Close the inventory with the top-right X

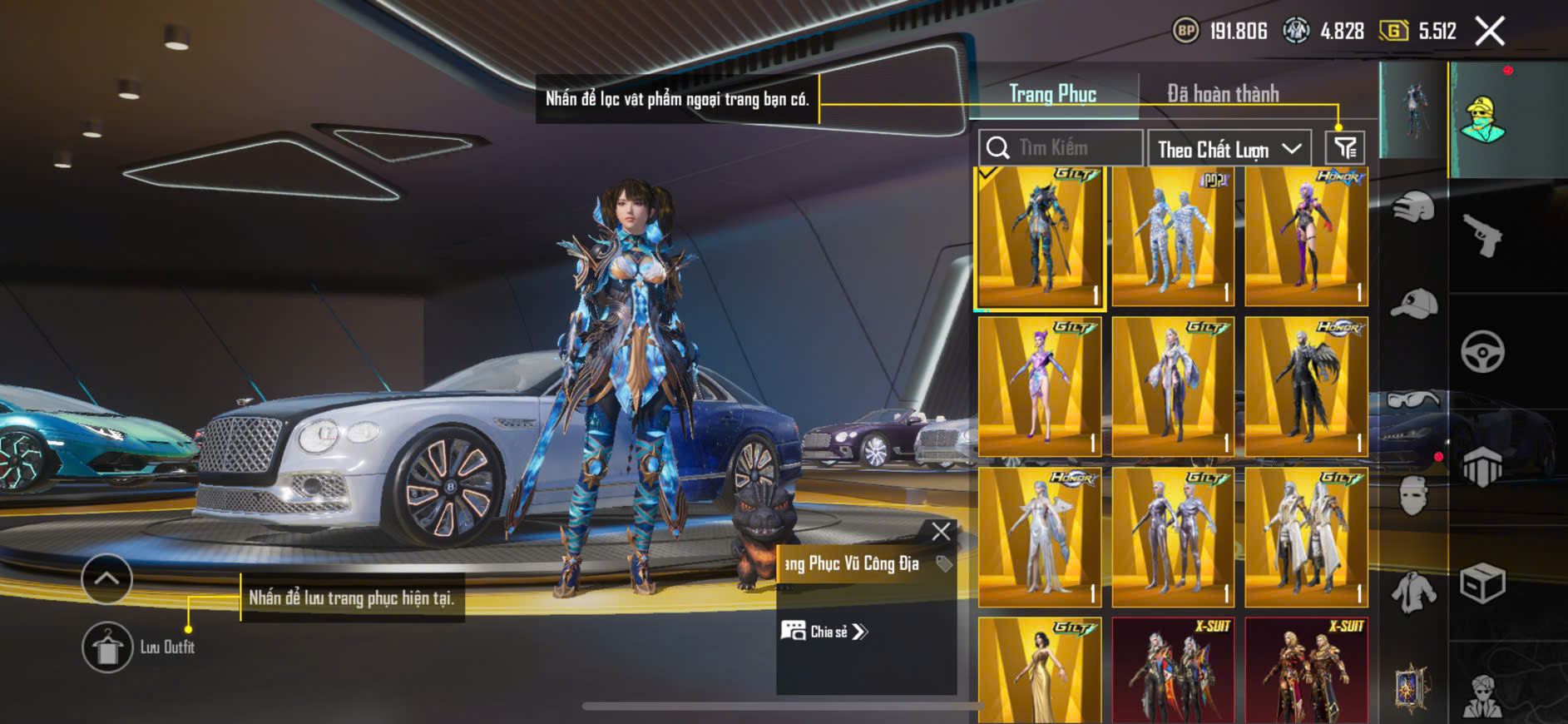pos(1489,32)
